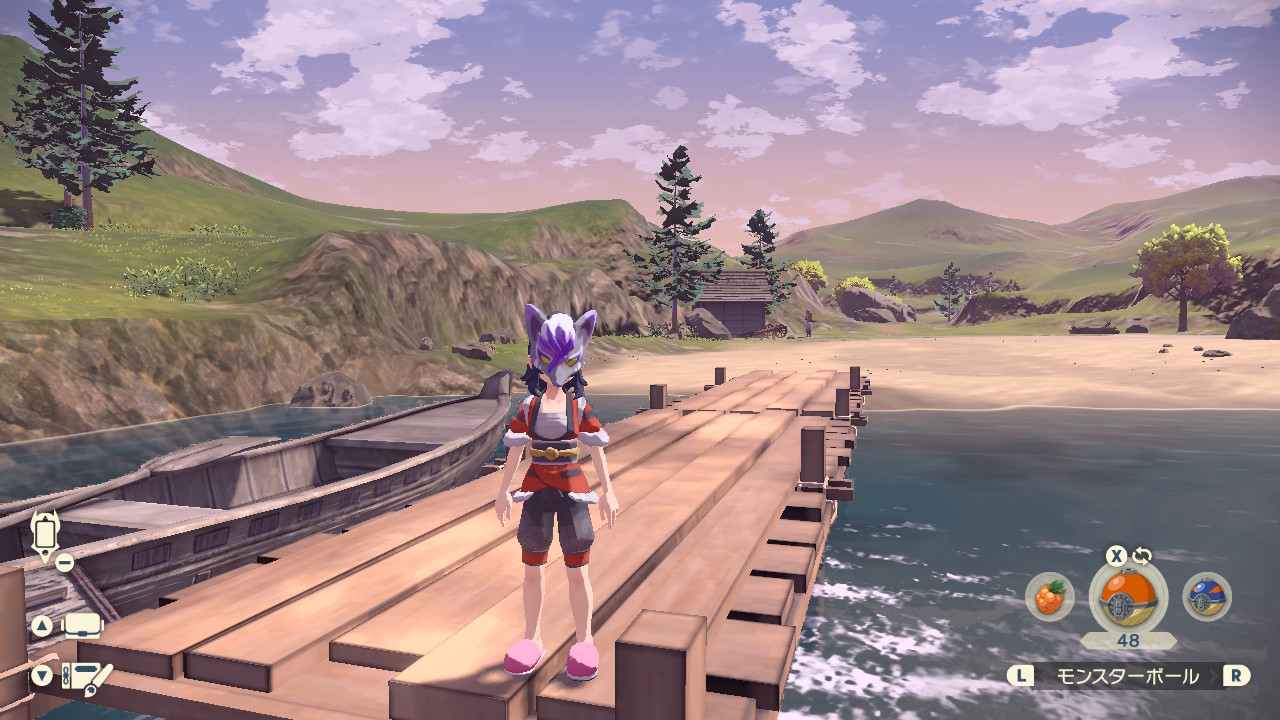The height and width of the screenshot is (720, 1280).
Task: Open the Arc Phone map icon
Action: click(x=44, y=535)
